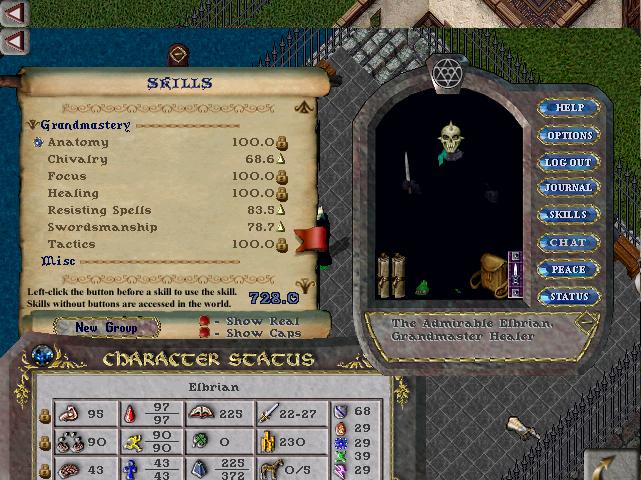The height and width of the screenshot is (480, 641).
Task: Expand the Misc skill group
Action: point(32,261)
